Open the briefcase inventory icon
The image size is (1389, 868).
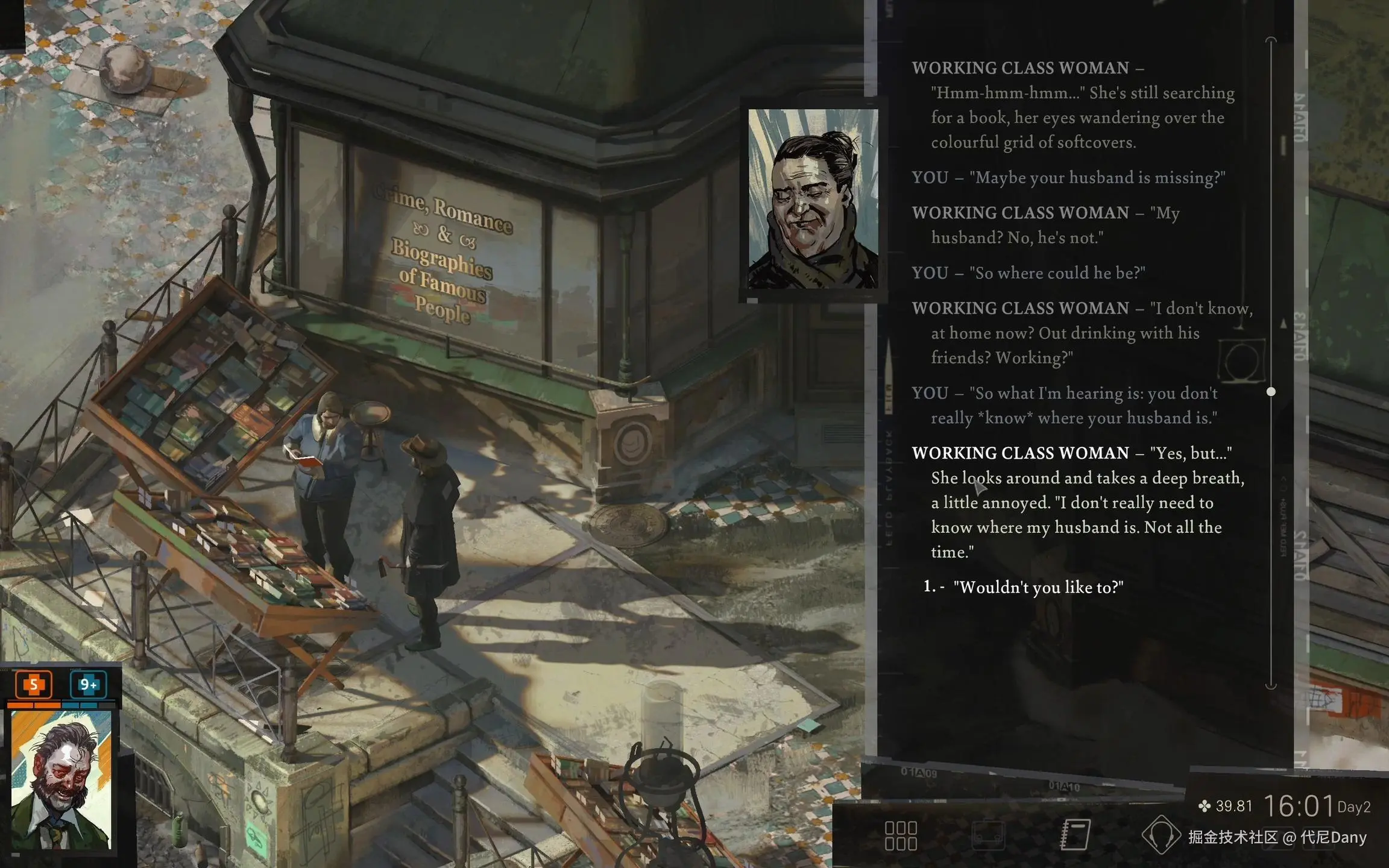988,835
